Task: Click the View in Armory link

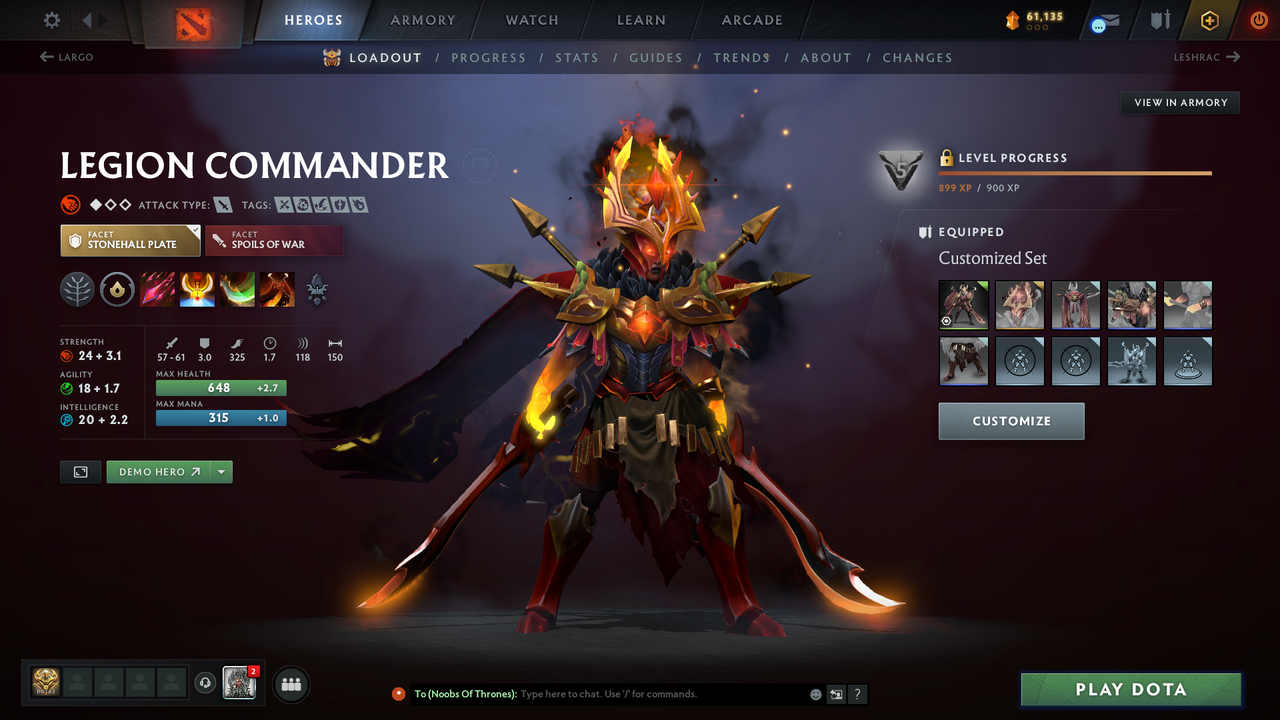Action: (1179, 102)
